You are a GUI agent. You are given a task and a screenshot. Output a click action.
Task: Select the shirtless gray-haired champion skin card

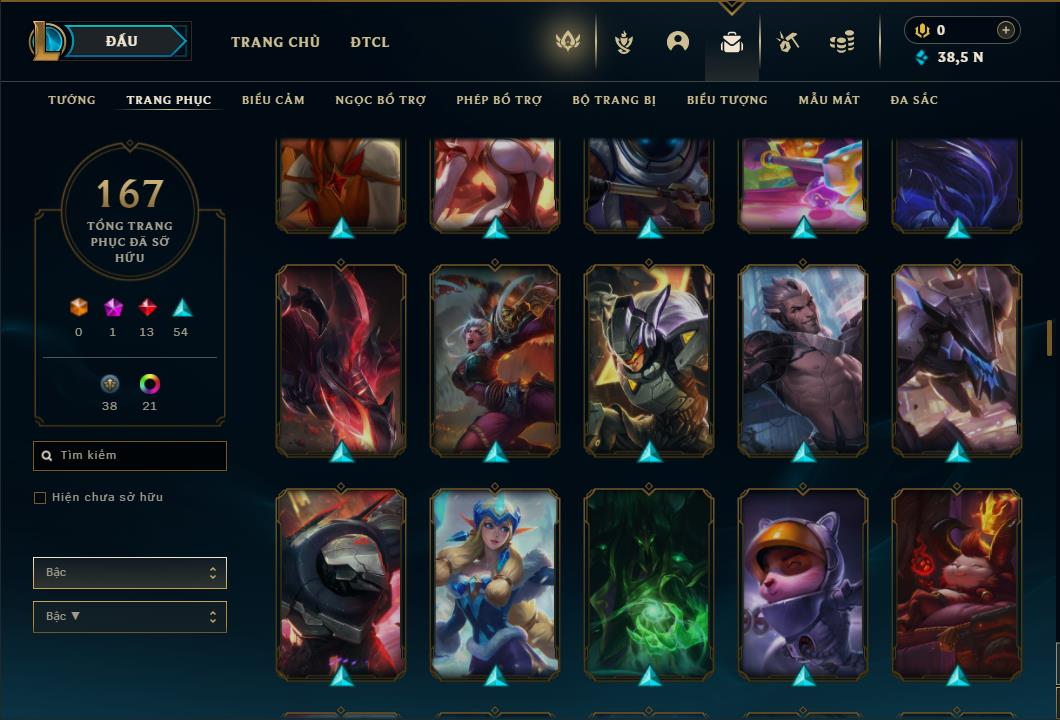[803, 360]
